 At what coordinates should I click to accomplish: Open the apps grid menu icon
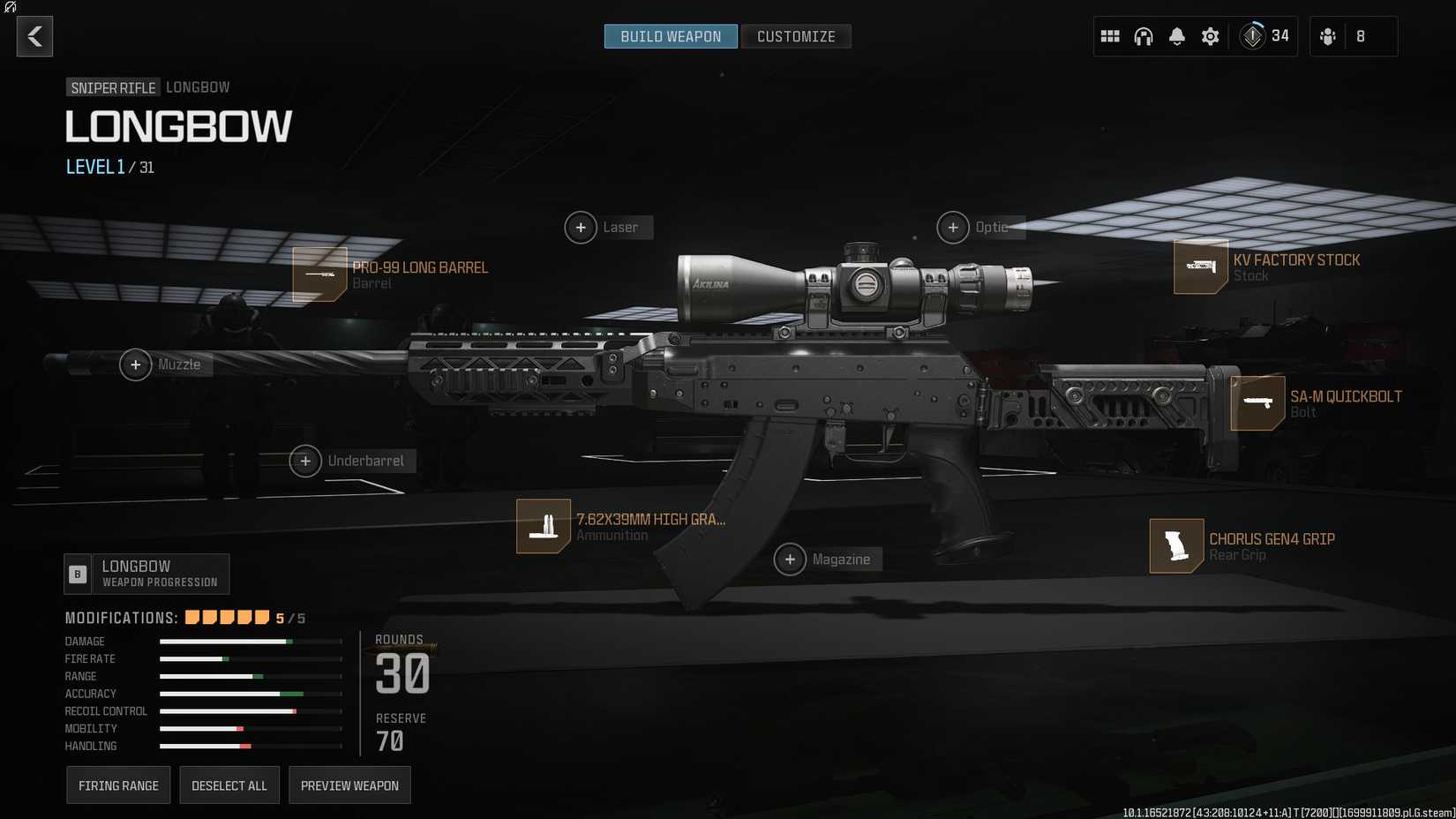click(1110, 36)
